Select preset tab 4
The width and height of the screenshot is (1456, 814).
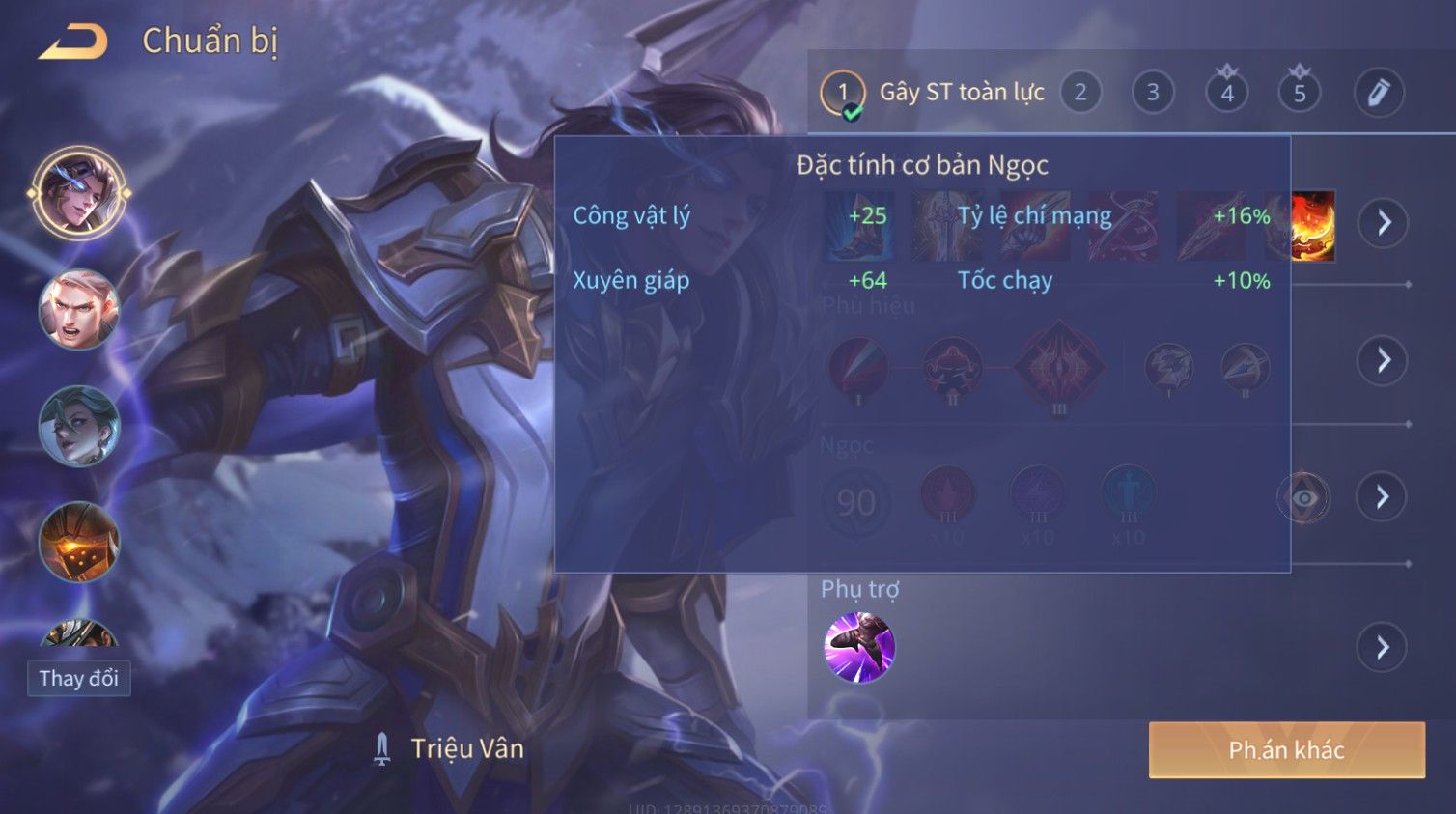[x=1227, y=93]
